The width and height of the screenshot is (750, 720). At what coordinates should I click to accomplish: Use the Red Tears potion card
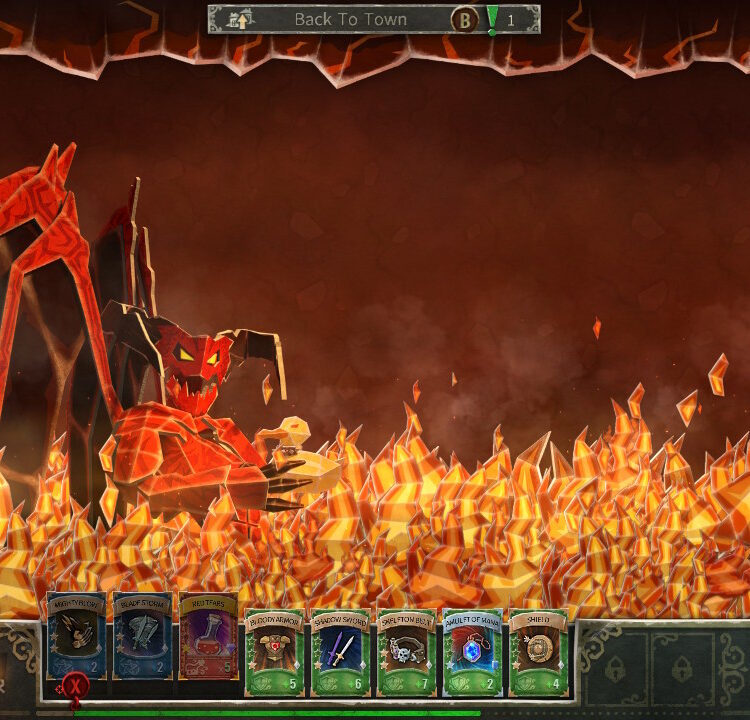pos(208,637)
